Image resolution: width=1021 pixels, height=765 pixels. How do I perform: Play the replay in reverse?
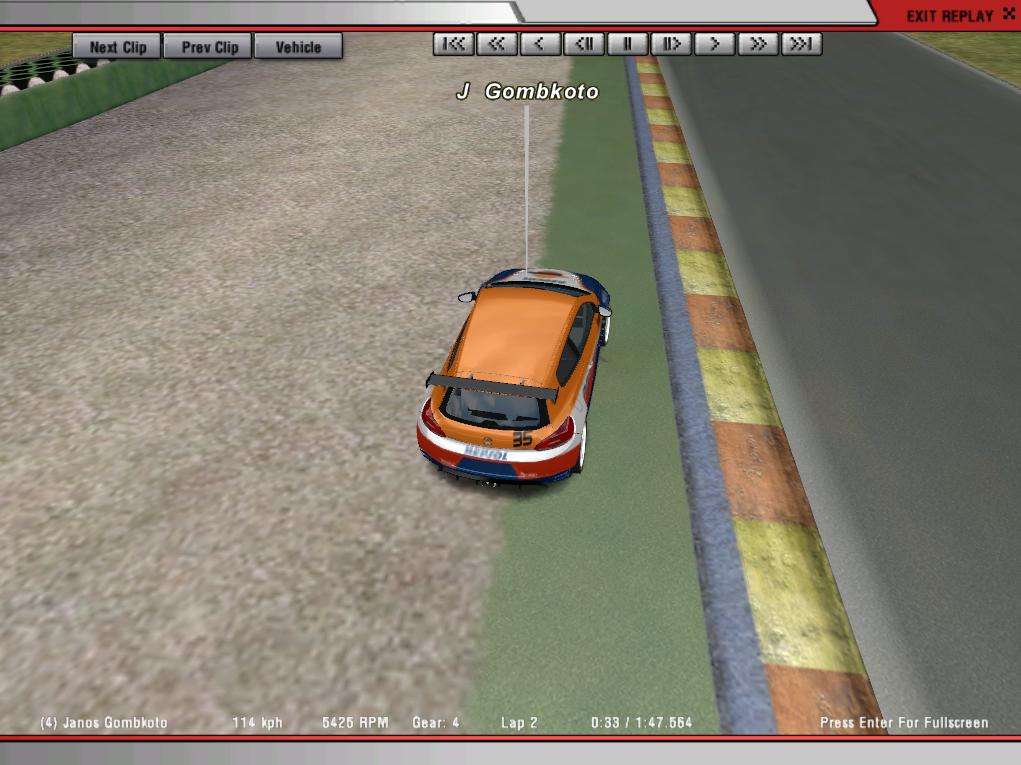tap(540, 44)
